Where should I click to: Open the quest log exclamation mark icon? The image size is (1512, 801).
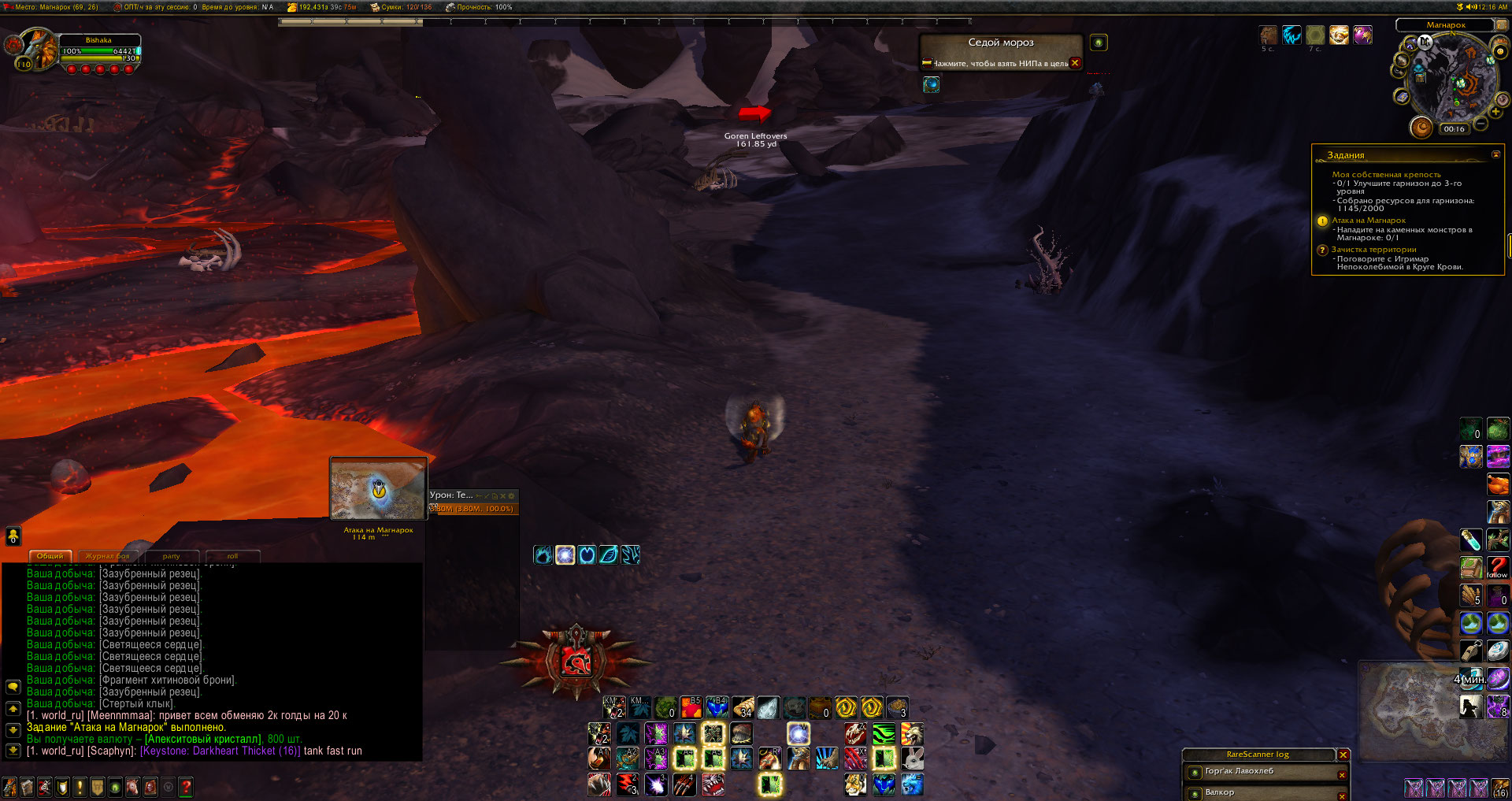pos(80,786)
